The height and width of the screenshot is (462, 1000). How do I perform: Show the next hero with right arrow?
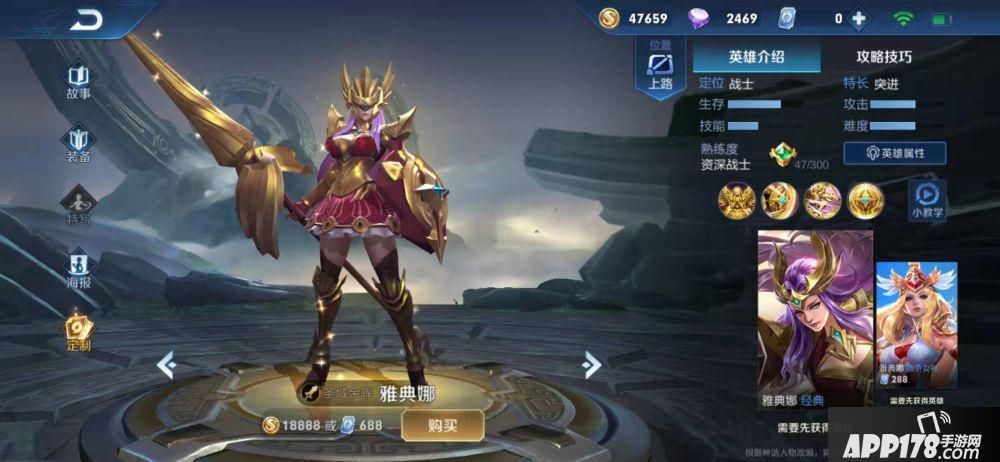coord(591,365)
